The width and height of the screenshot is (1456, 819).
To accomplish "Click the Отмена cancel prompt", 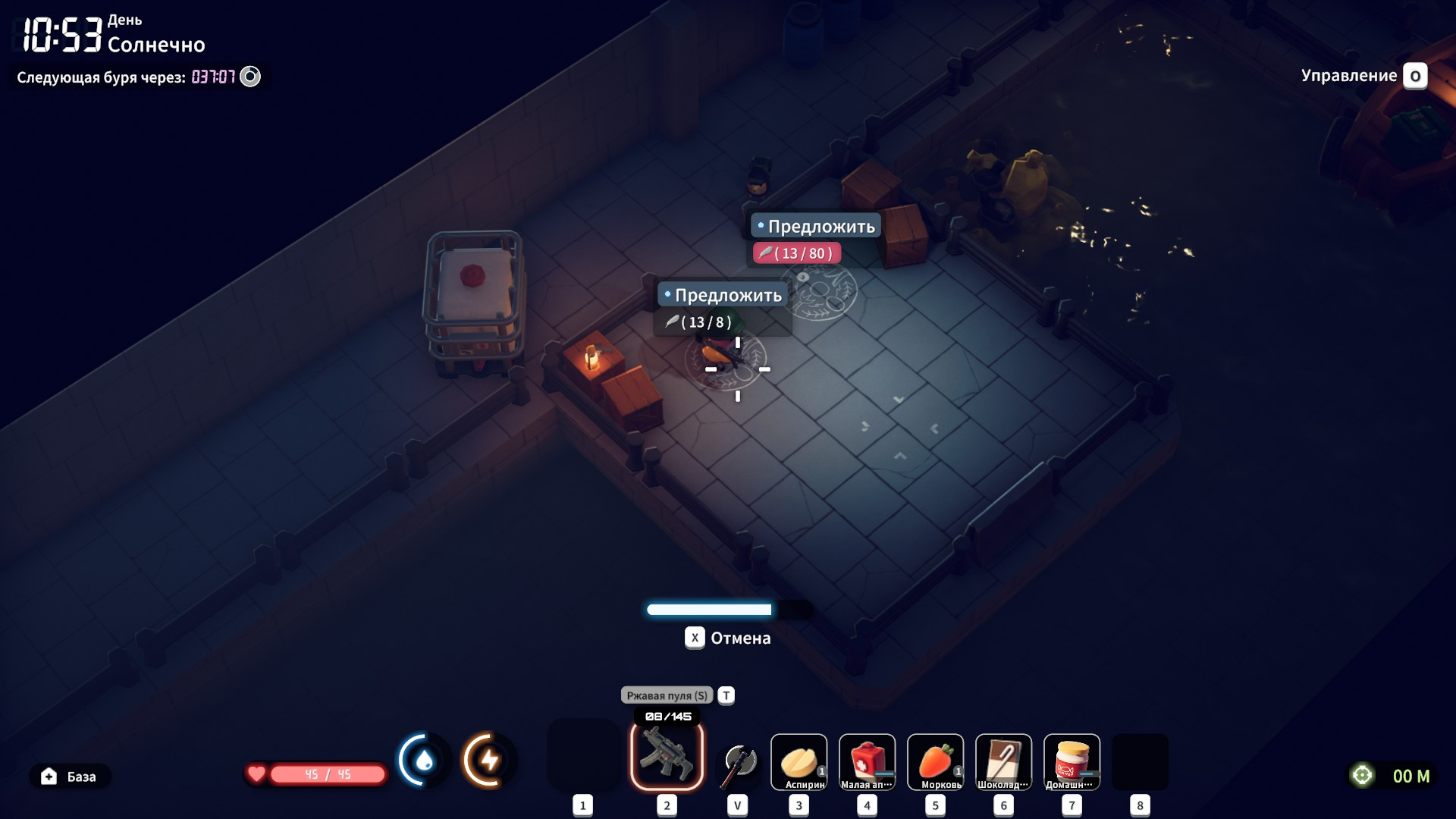I will pos(728,638).
